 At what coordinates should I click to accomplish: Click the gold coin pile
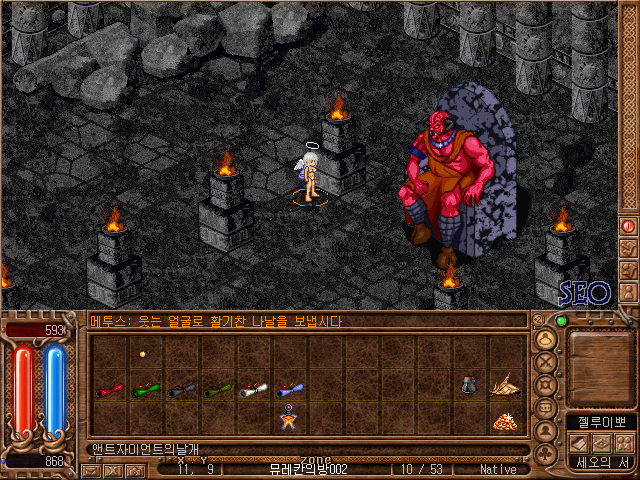click(504, 421)
